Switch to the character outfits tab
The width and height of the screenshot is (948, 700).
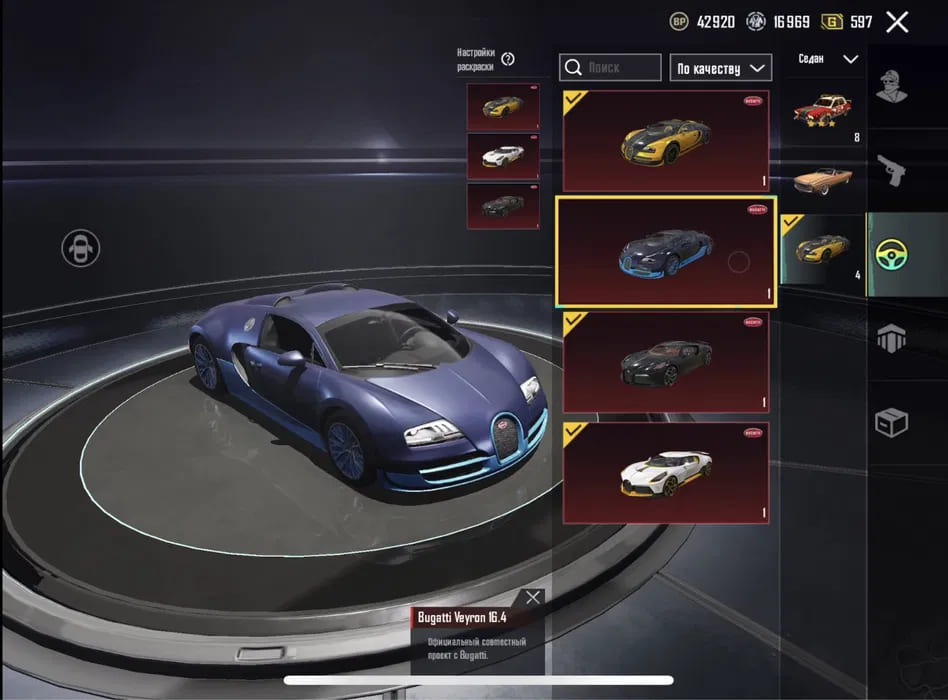coord(891,86)
